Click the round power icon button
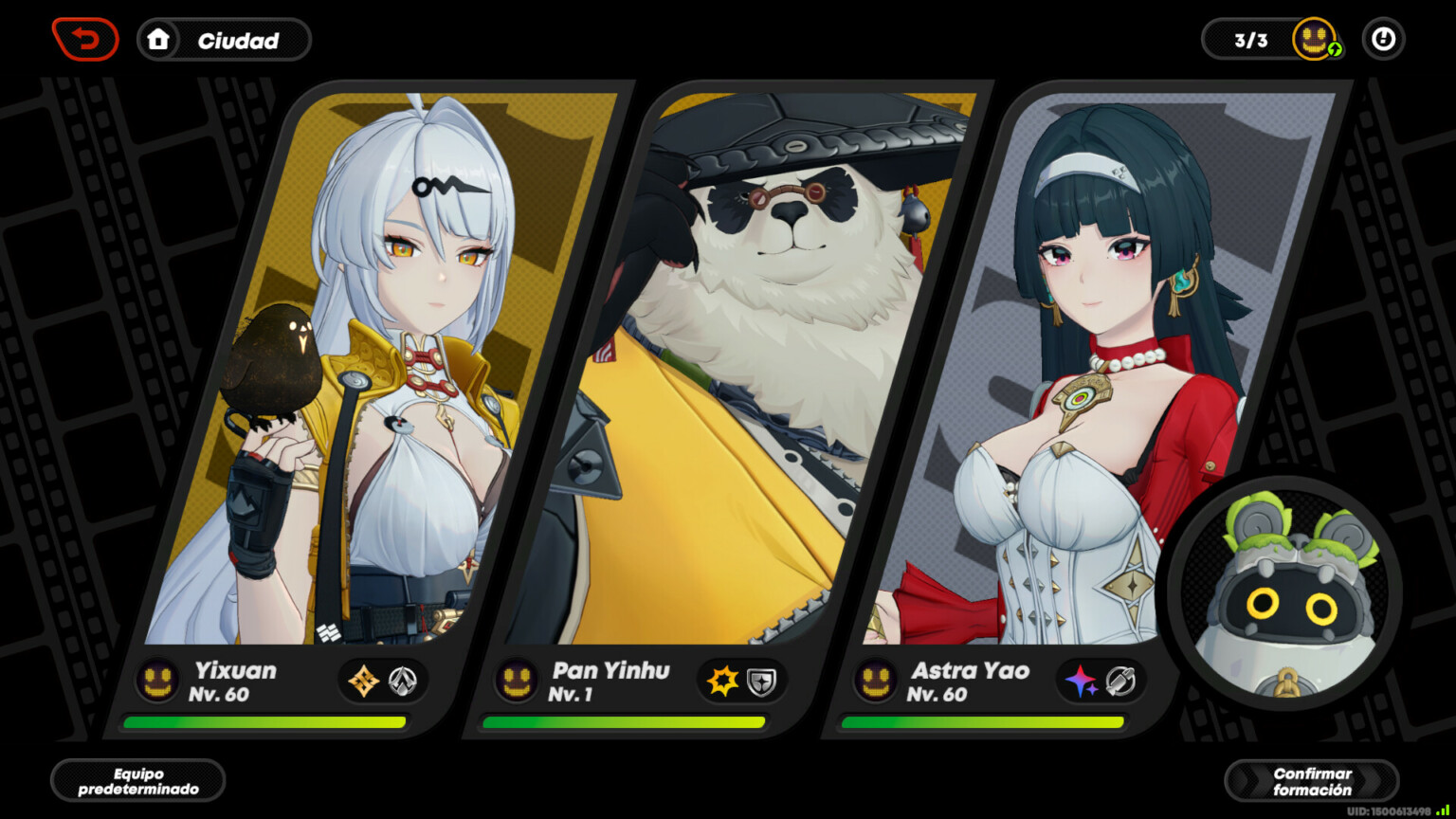 point(1383,40)
